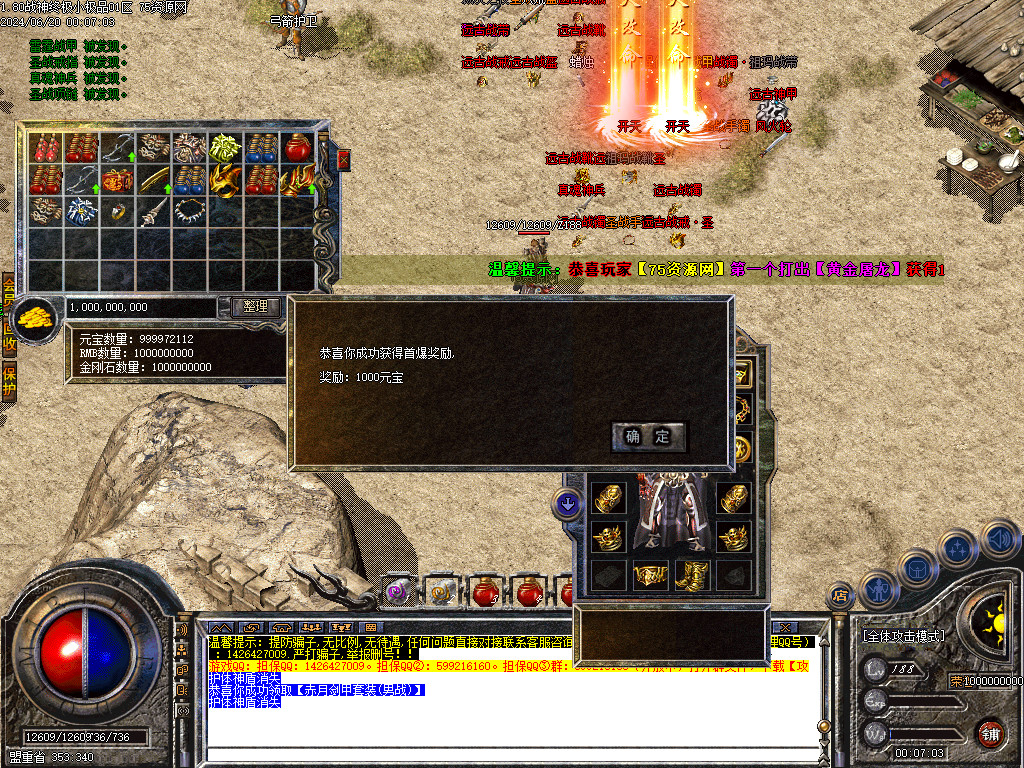Pick the silver spike weapon in the bag
This screenshot has width=1024, height=768.
click(x=153, y=212)
